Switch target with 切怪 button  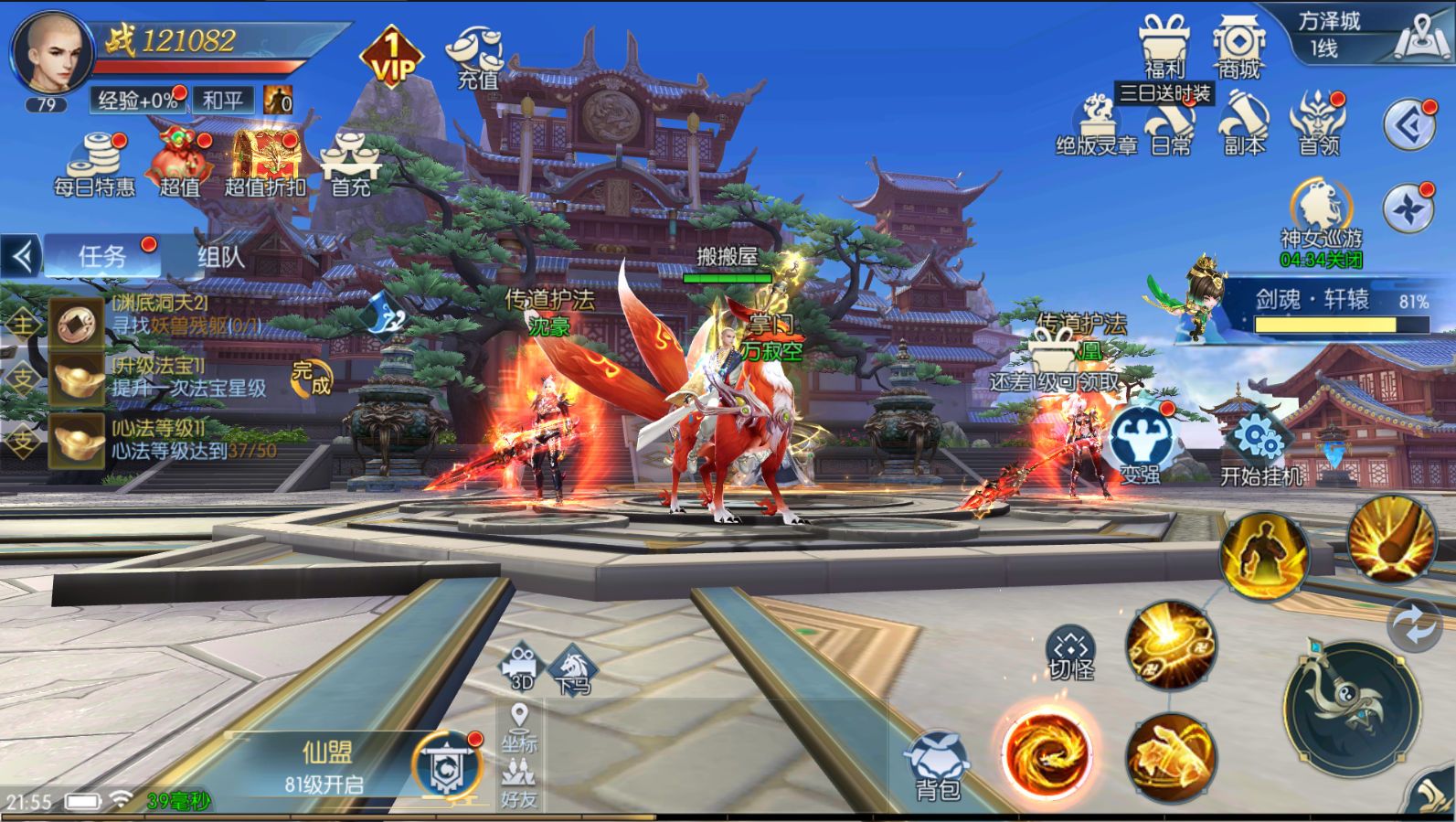[1070, 655]
